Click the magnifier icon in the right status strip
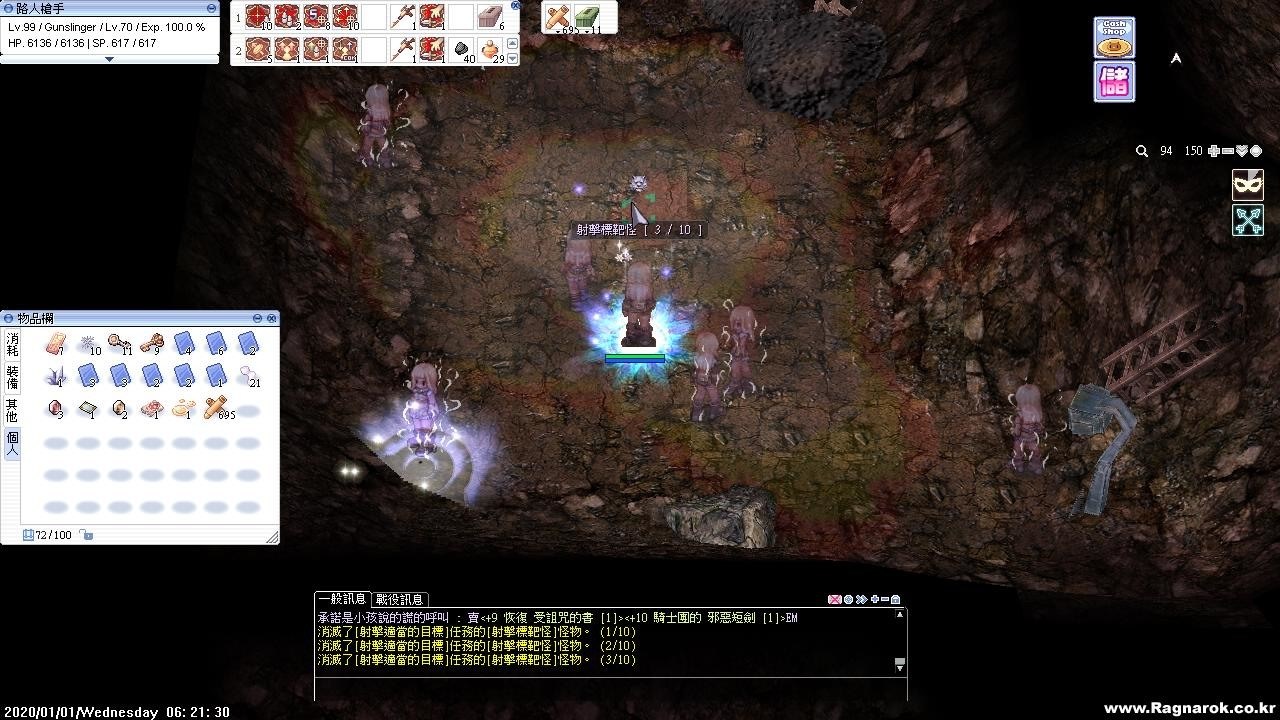1280x720 pixels. point(1141,150)
